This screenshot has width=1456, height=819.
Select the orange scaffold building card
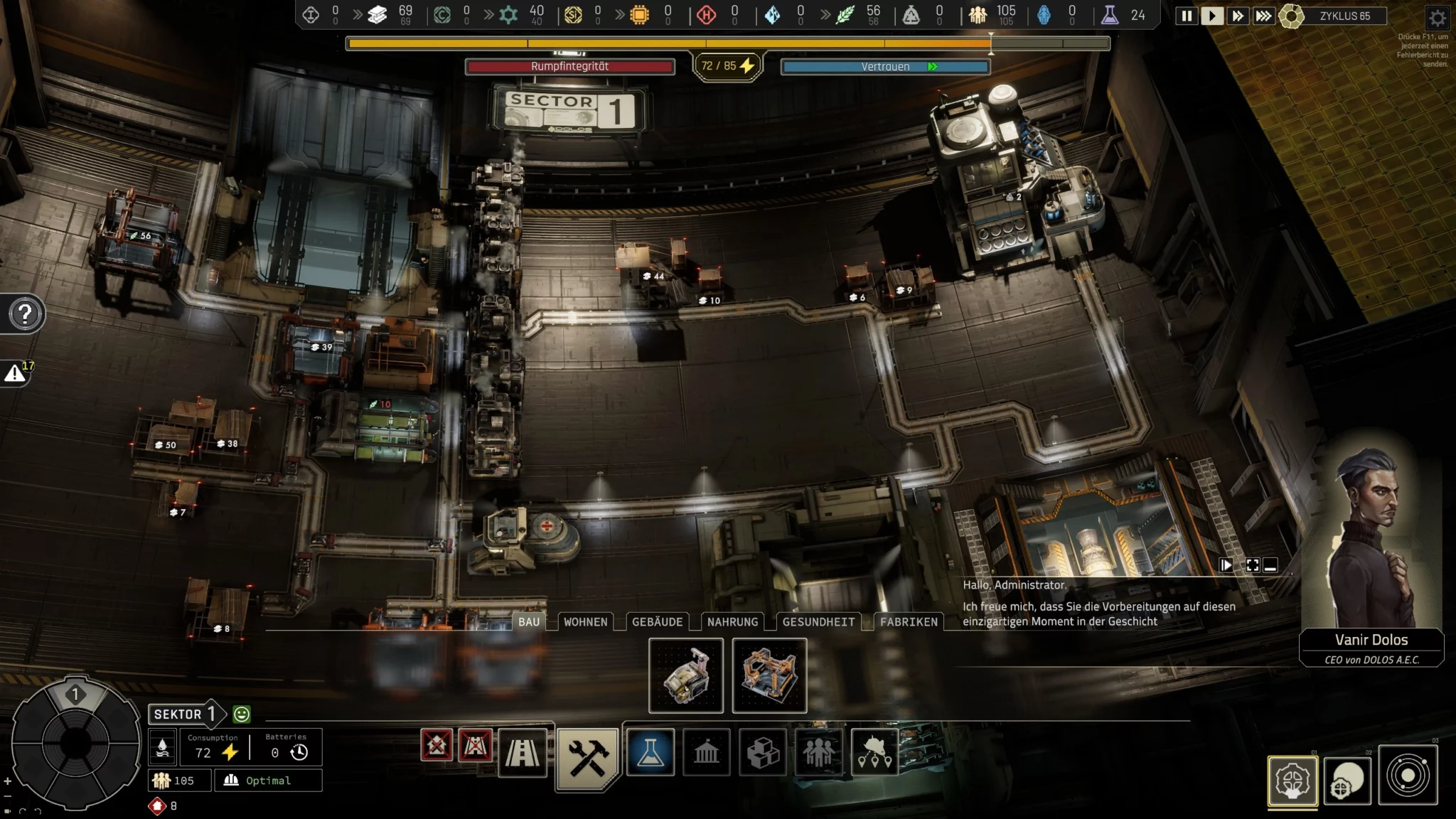769,675
